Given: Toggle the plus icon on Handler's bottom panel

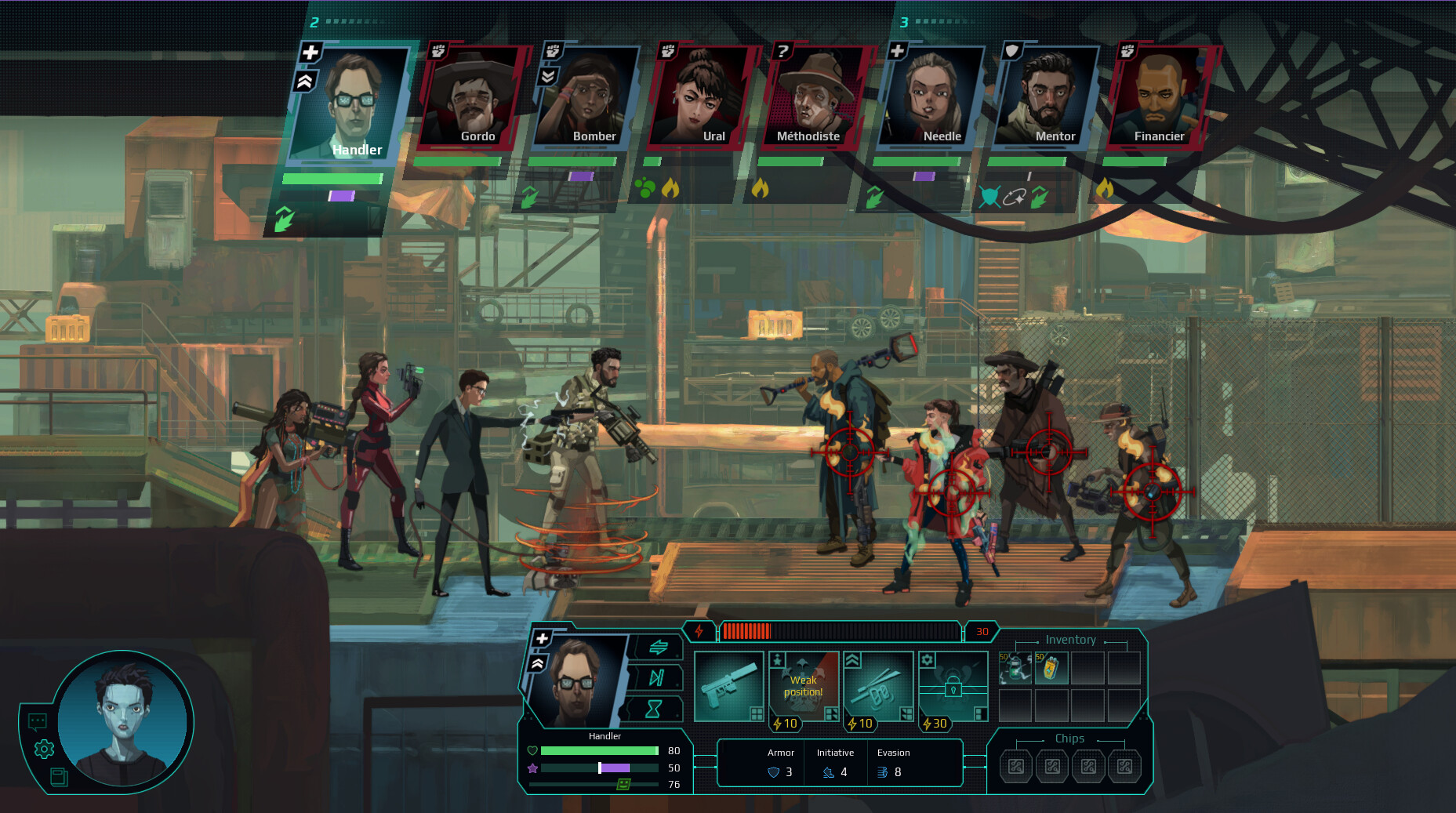Looking at the screenshot, I should click(540, 639).
